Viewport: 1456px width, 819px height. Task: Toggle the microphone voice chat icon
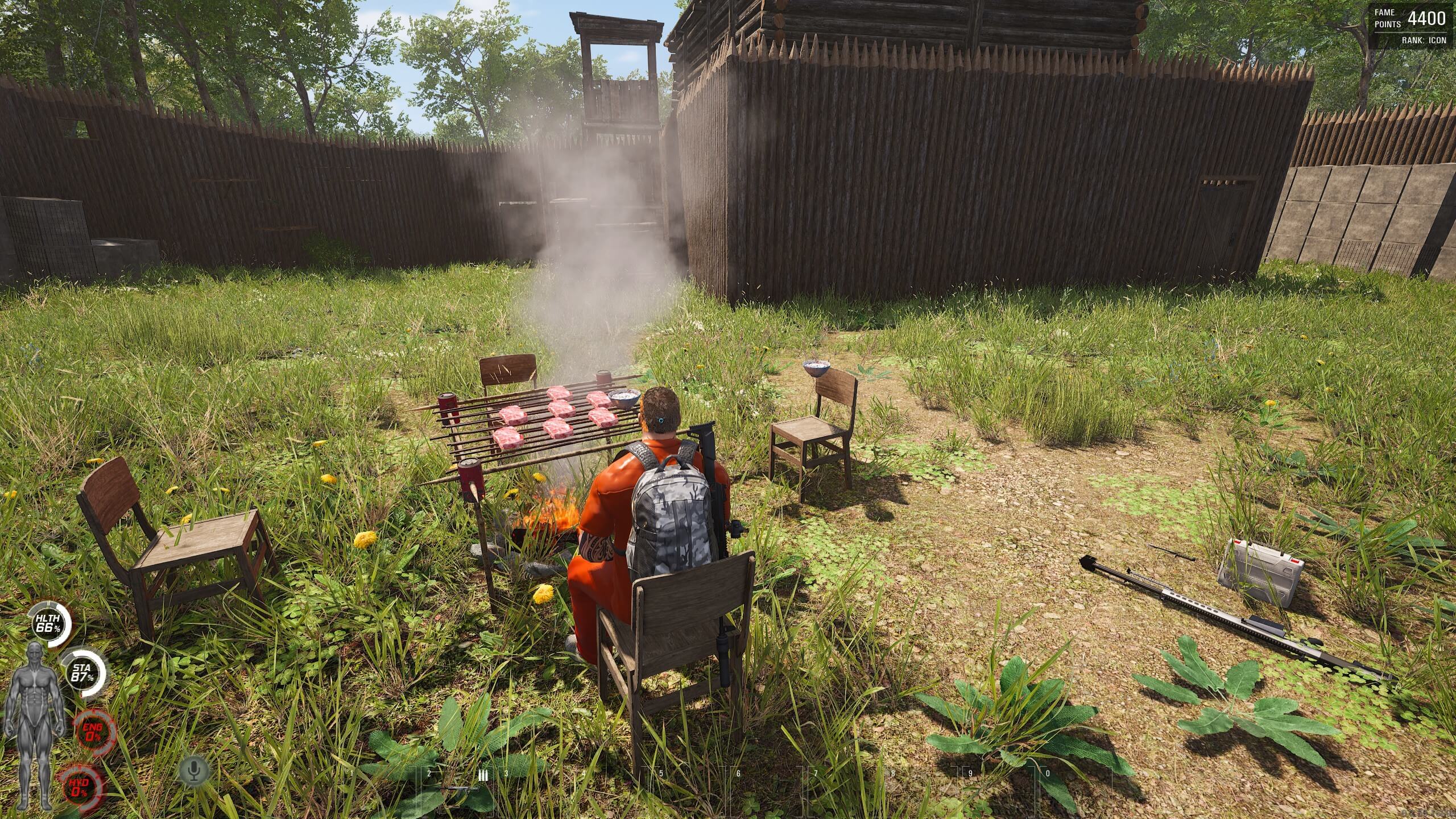195,771
